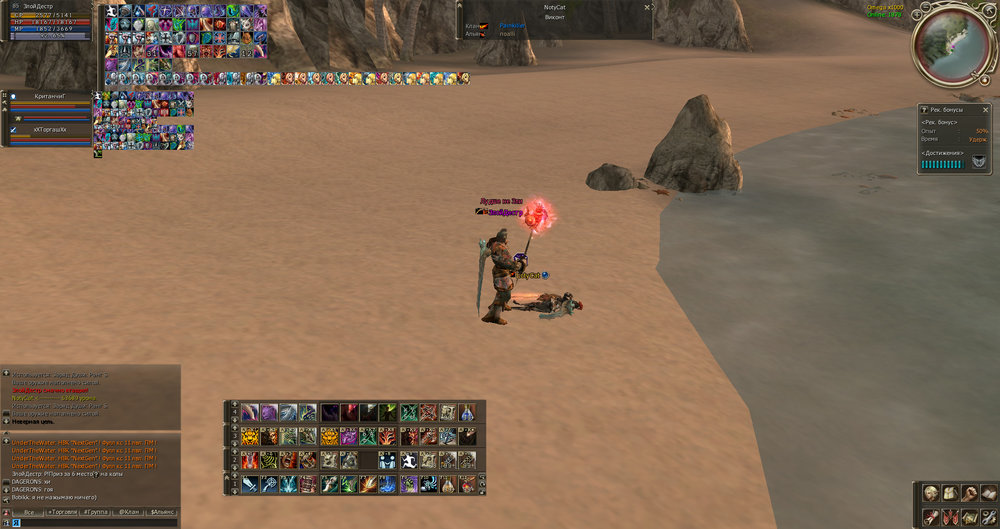The width and height of the screenshot is (1000, 529).
Task: Select party member КритангиГ frame
Action: (50, 96)
